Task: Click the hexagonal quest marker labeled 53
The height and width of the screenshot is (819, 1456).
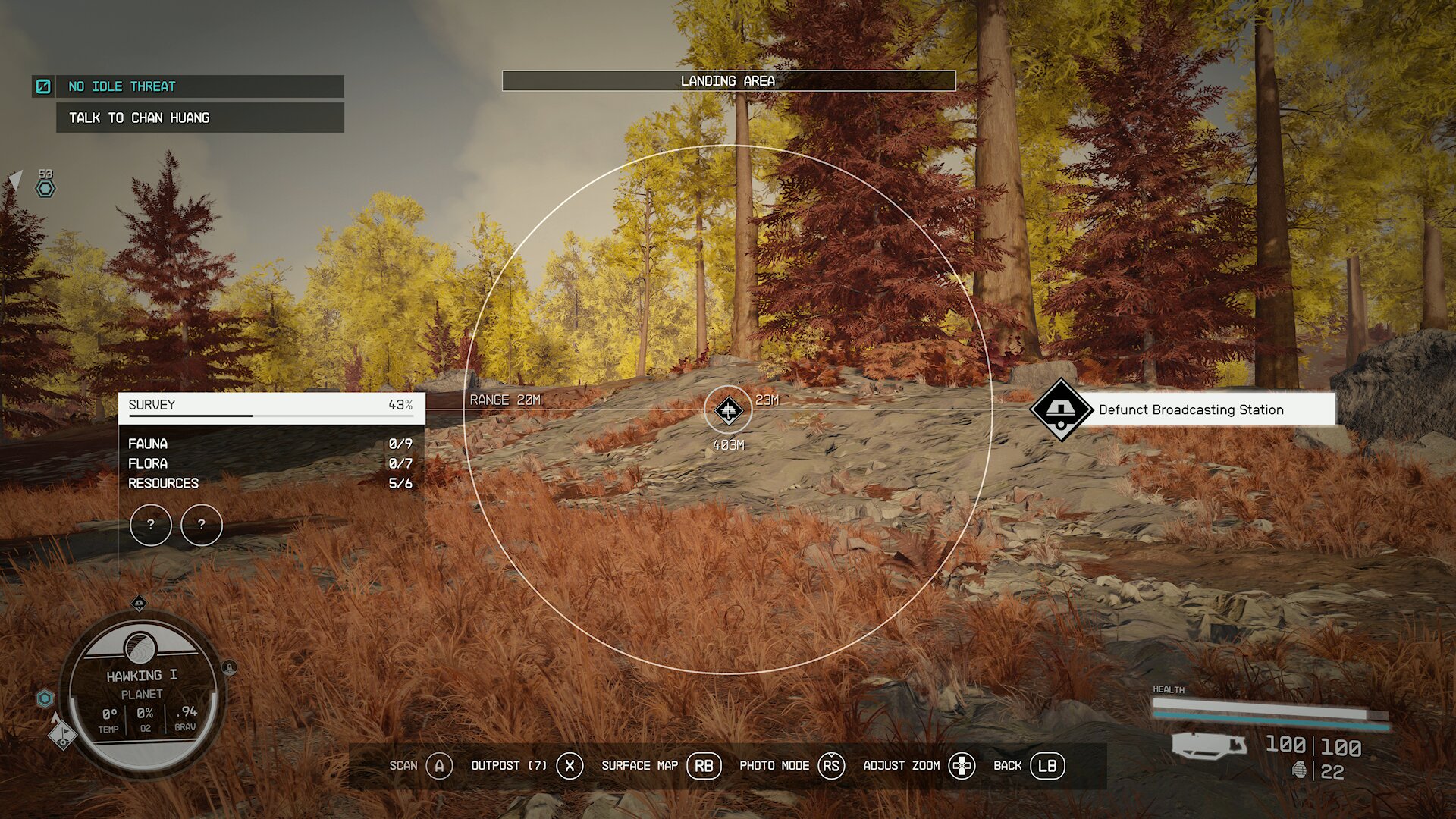Action: 45,188
